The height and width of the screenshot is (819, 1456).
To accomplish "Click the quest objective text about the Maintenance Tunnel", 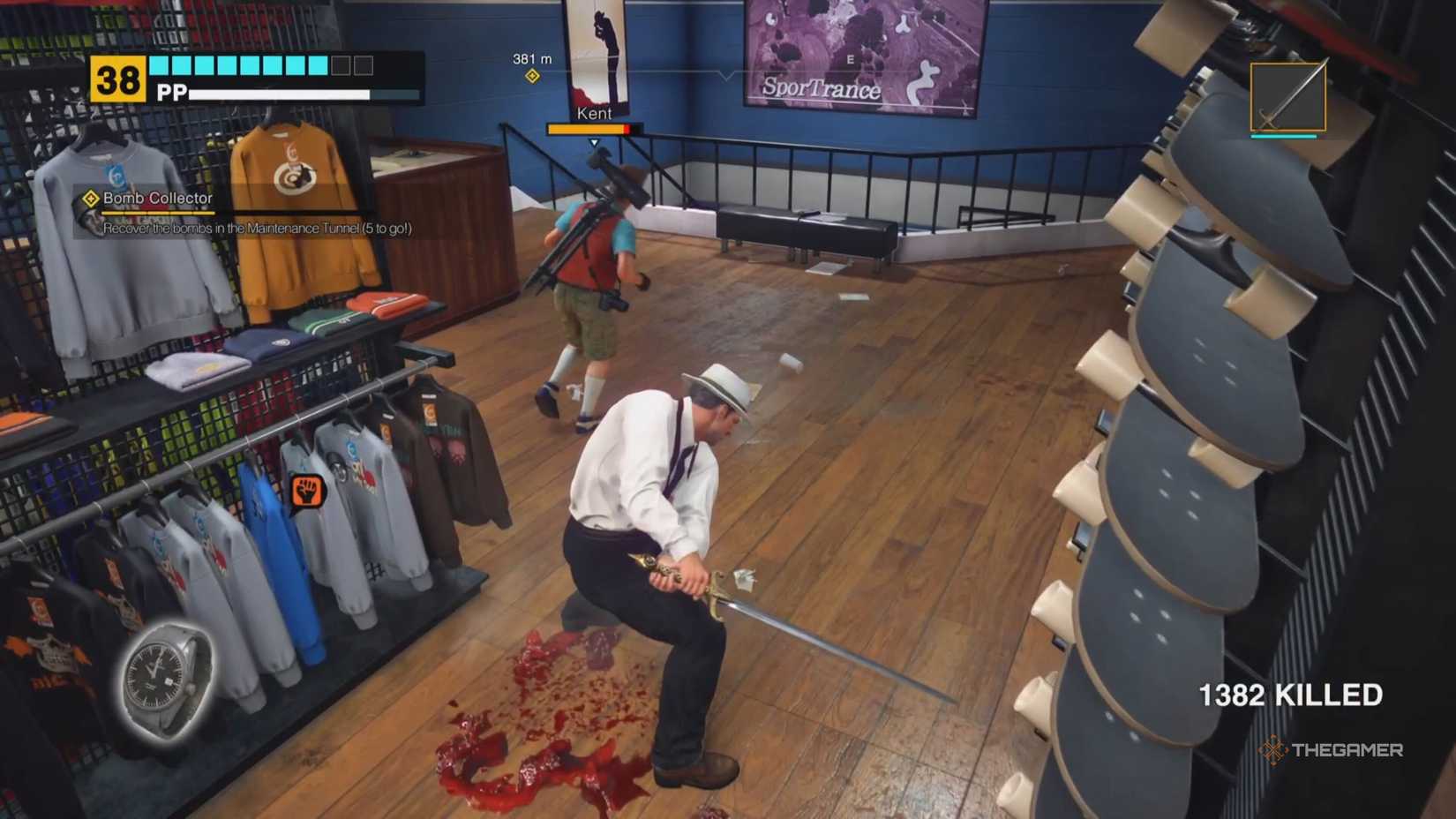I will [x=260, y=228].
